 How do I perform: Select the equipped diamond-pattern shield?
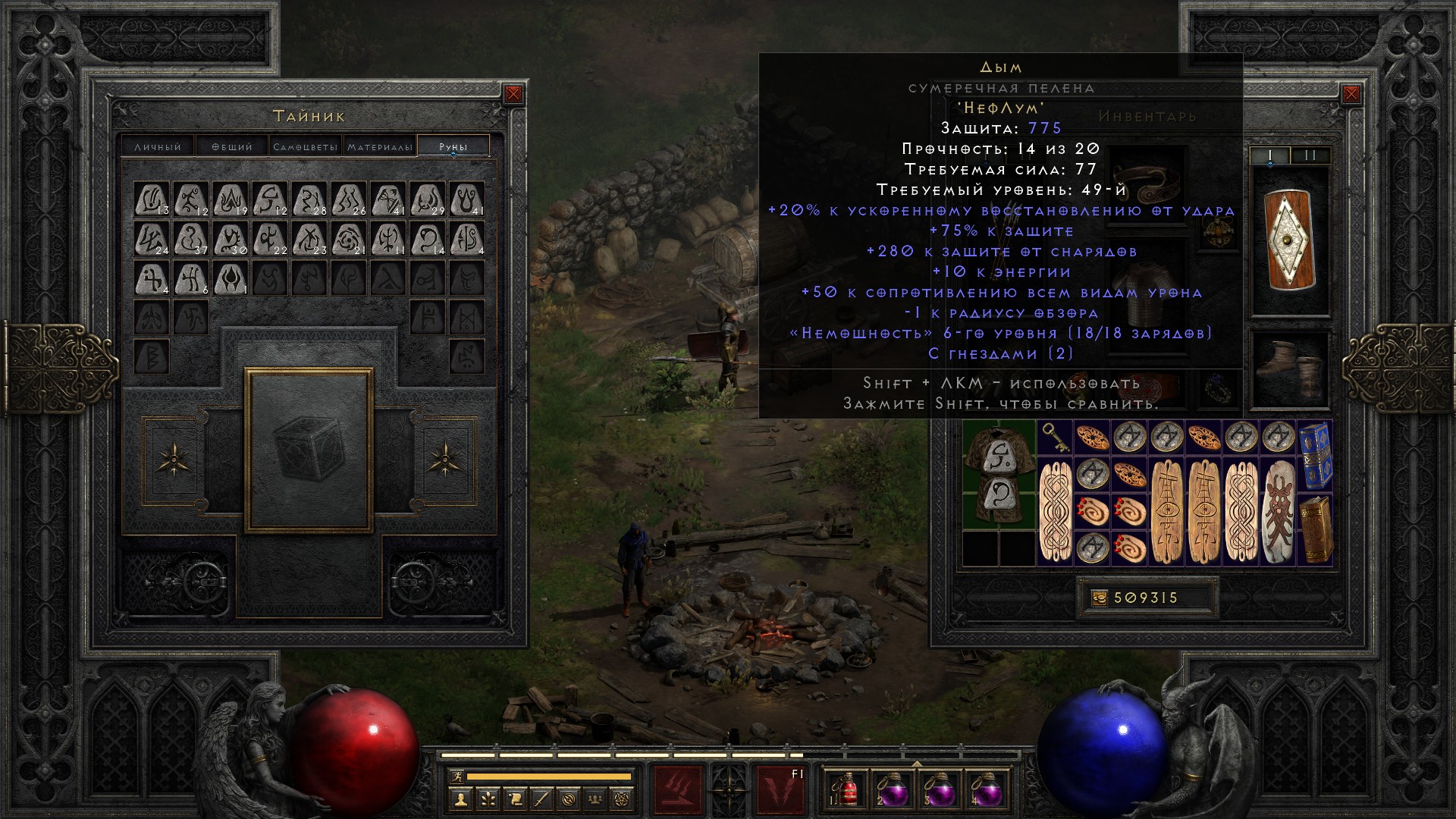pos(1289,239)
